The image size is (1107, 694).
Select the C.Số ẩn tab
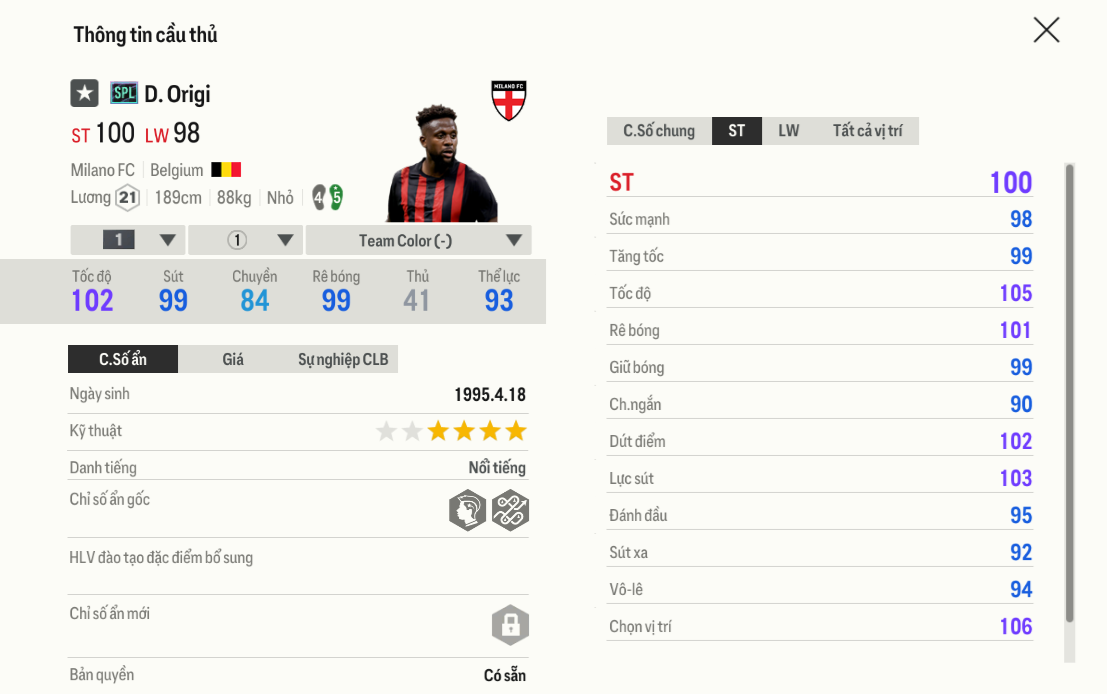123,359
